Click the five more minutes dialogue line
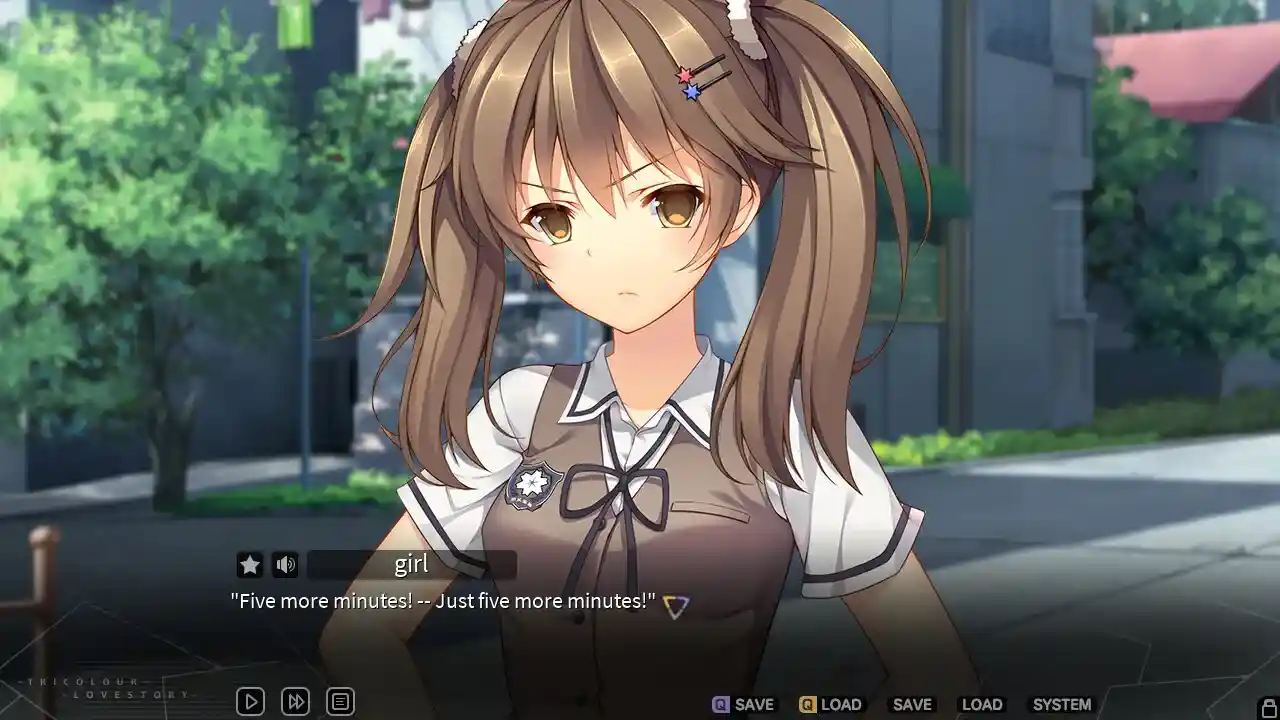Viewport: 1280px width, 720px height. point(443,601)
